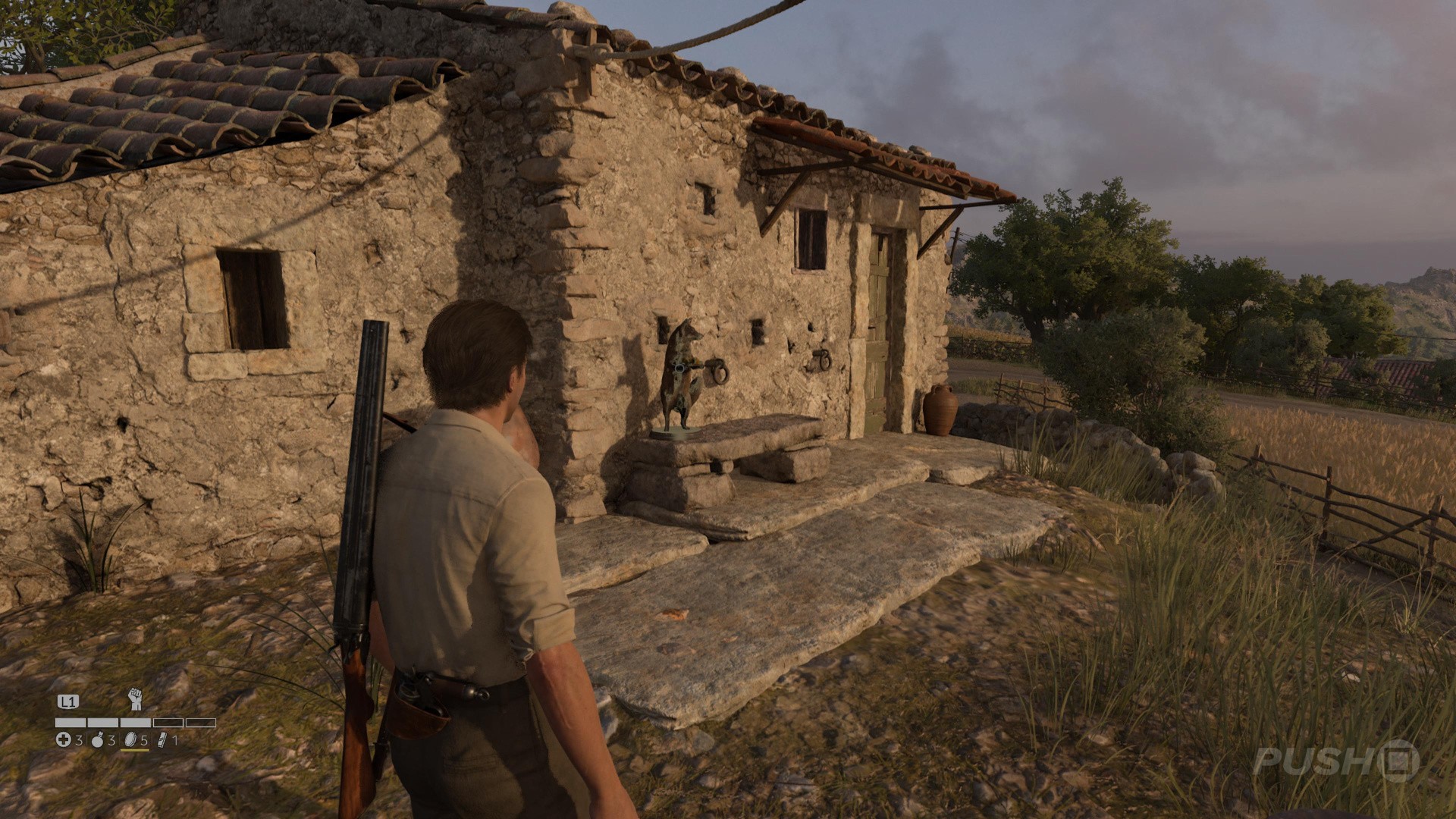
Task: Choose the medkit cross item
Action: point(64,740)
